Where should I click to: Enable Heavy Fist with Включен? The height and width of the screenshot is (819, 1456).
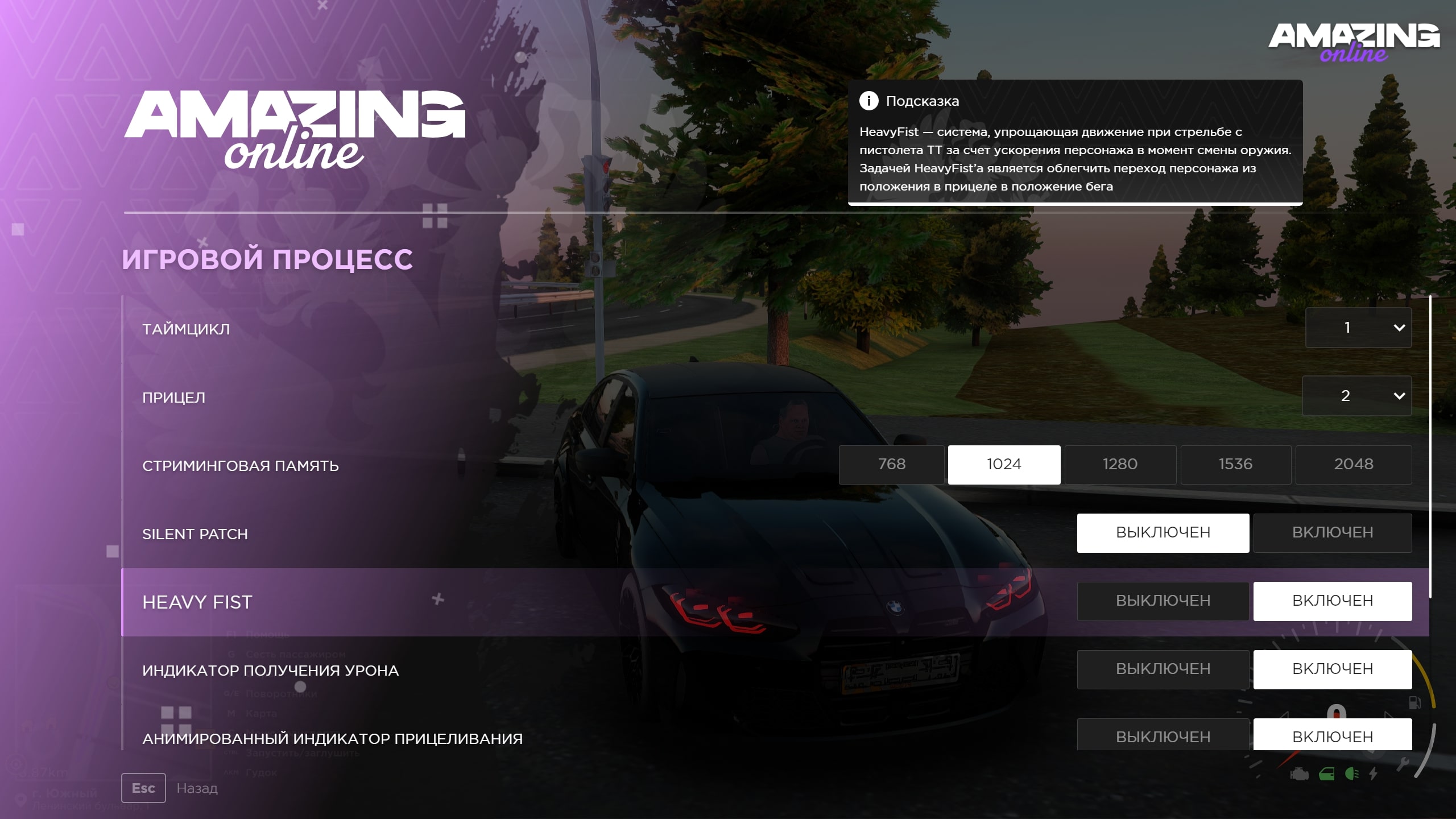(x=1333, y=601)
